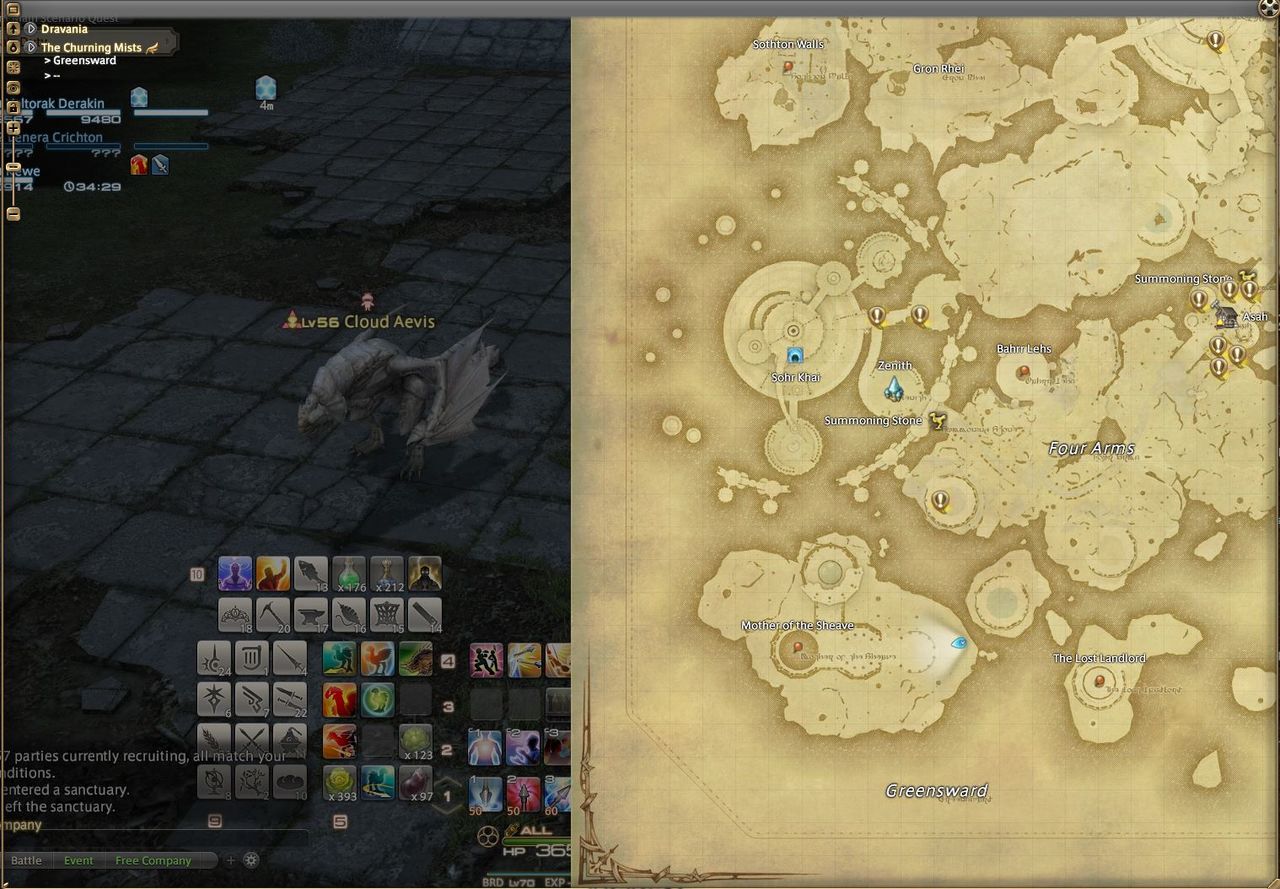1280x889 pixels.
Task: Click the Sothton Walls map marker
Action: coord(788,67)
